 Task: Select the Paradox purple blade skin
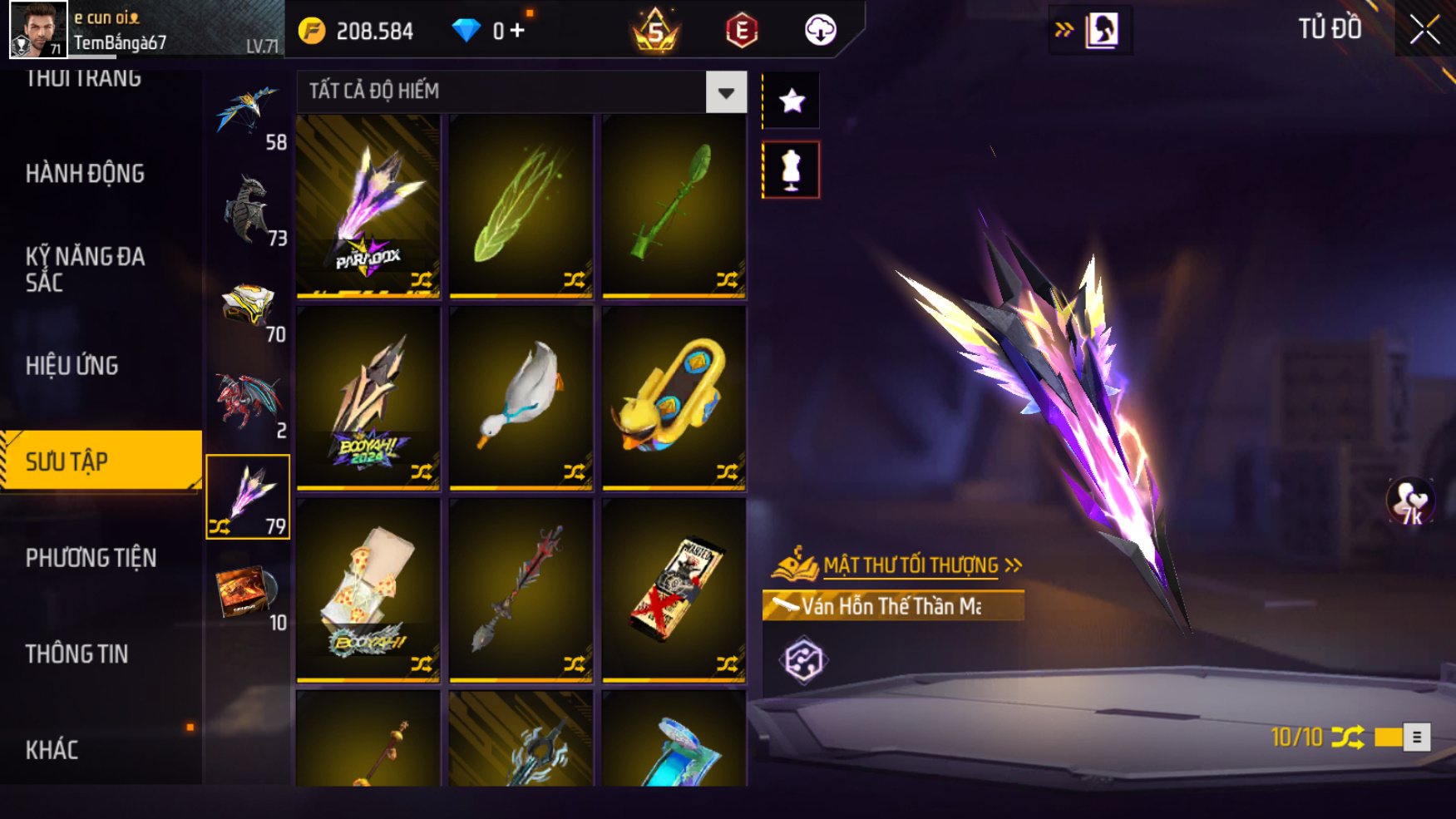click(368, 205)
